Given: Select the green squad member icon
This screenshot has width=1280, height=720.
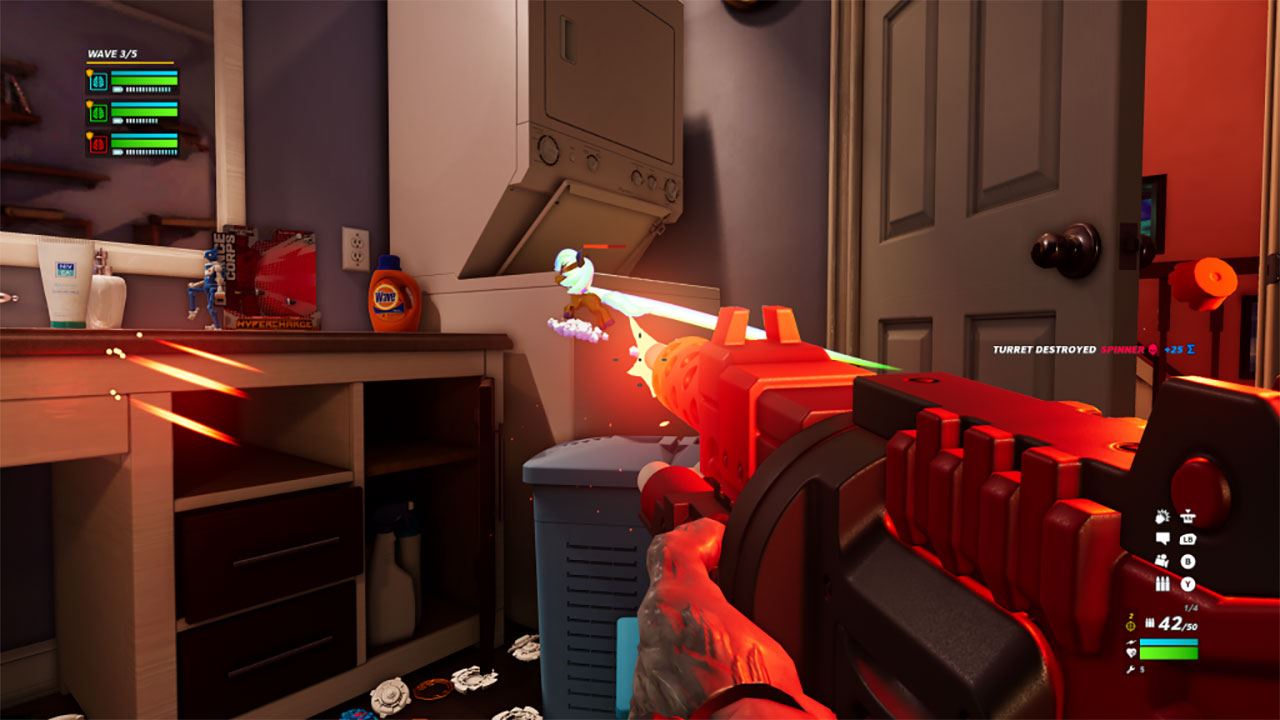Looking at the screenshot, I should [98, 113].
